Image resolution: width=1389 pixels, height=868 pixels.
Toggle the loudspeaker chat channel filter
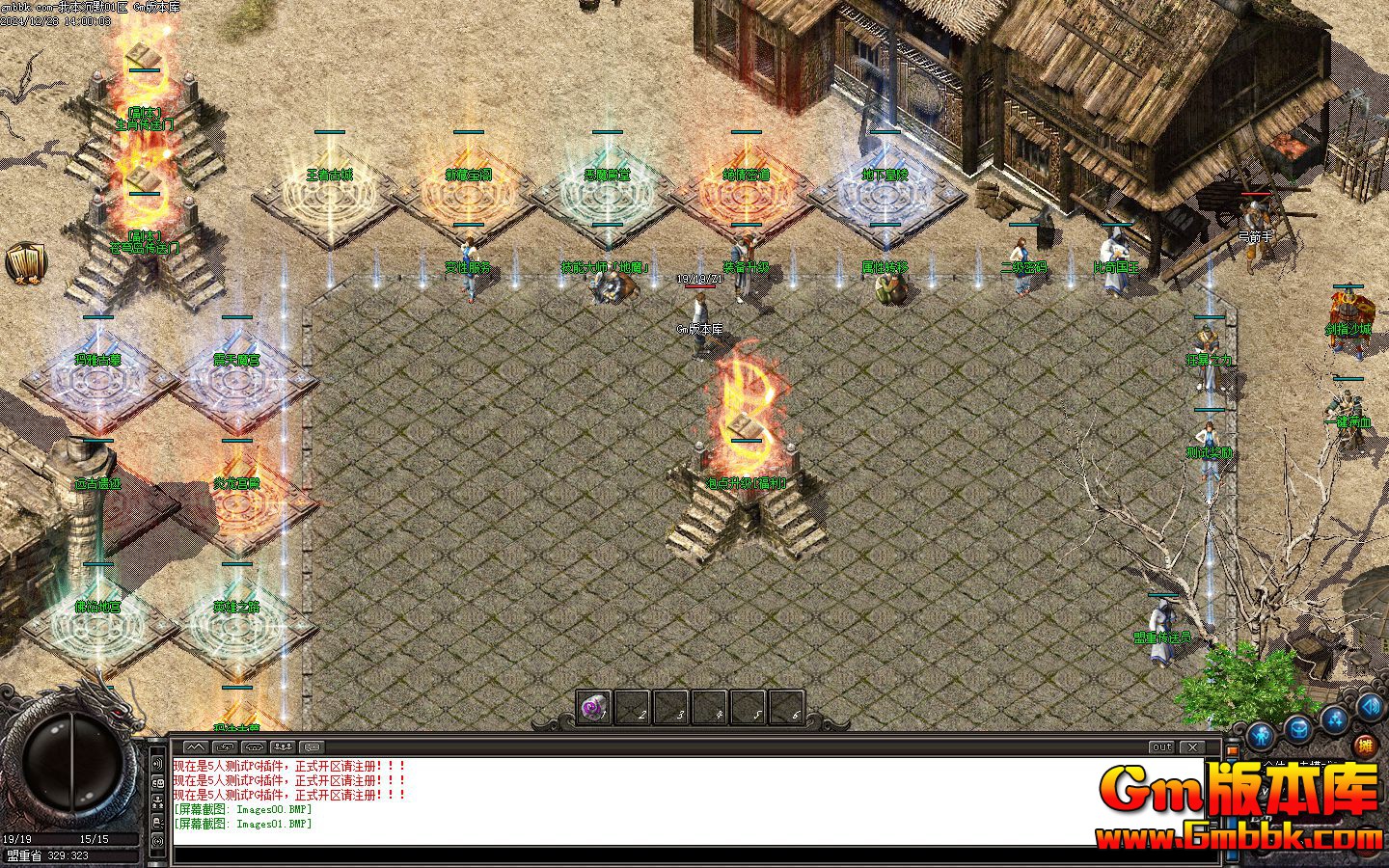click(x=158, y=765)
